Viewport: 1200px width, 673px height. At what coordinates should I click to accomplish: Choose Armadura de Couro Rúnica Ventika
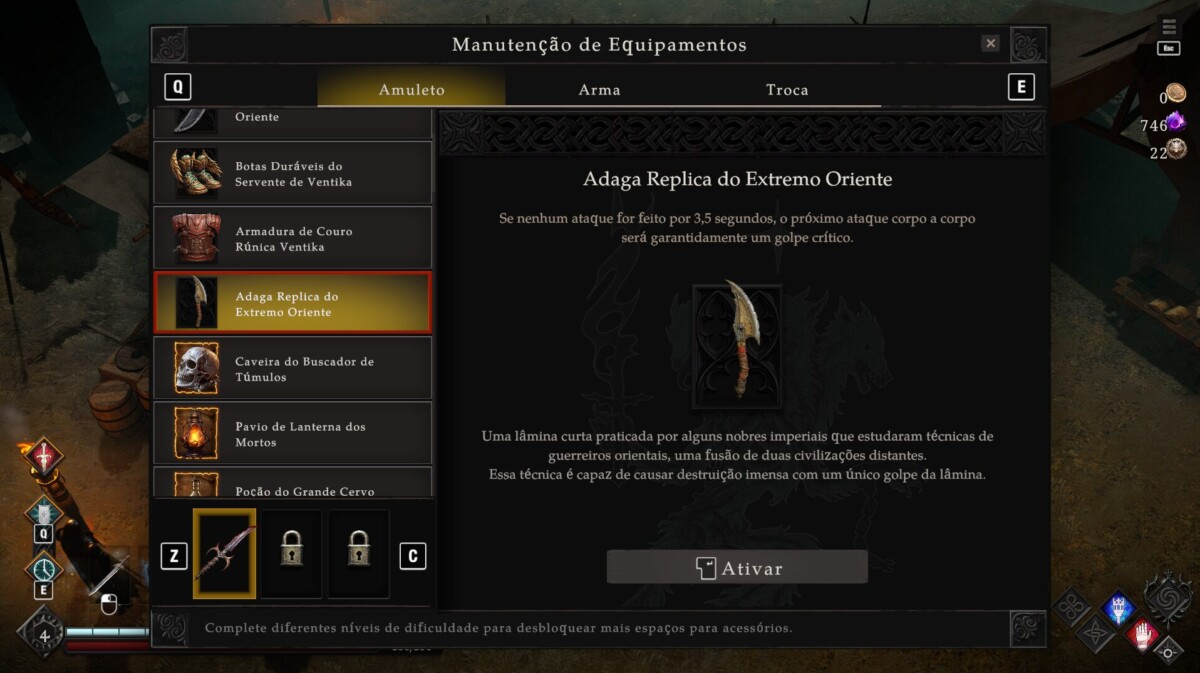pos(292,239)
